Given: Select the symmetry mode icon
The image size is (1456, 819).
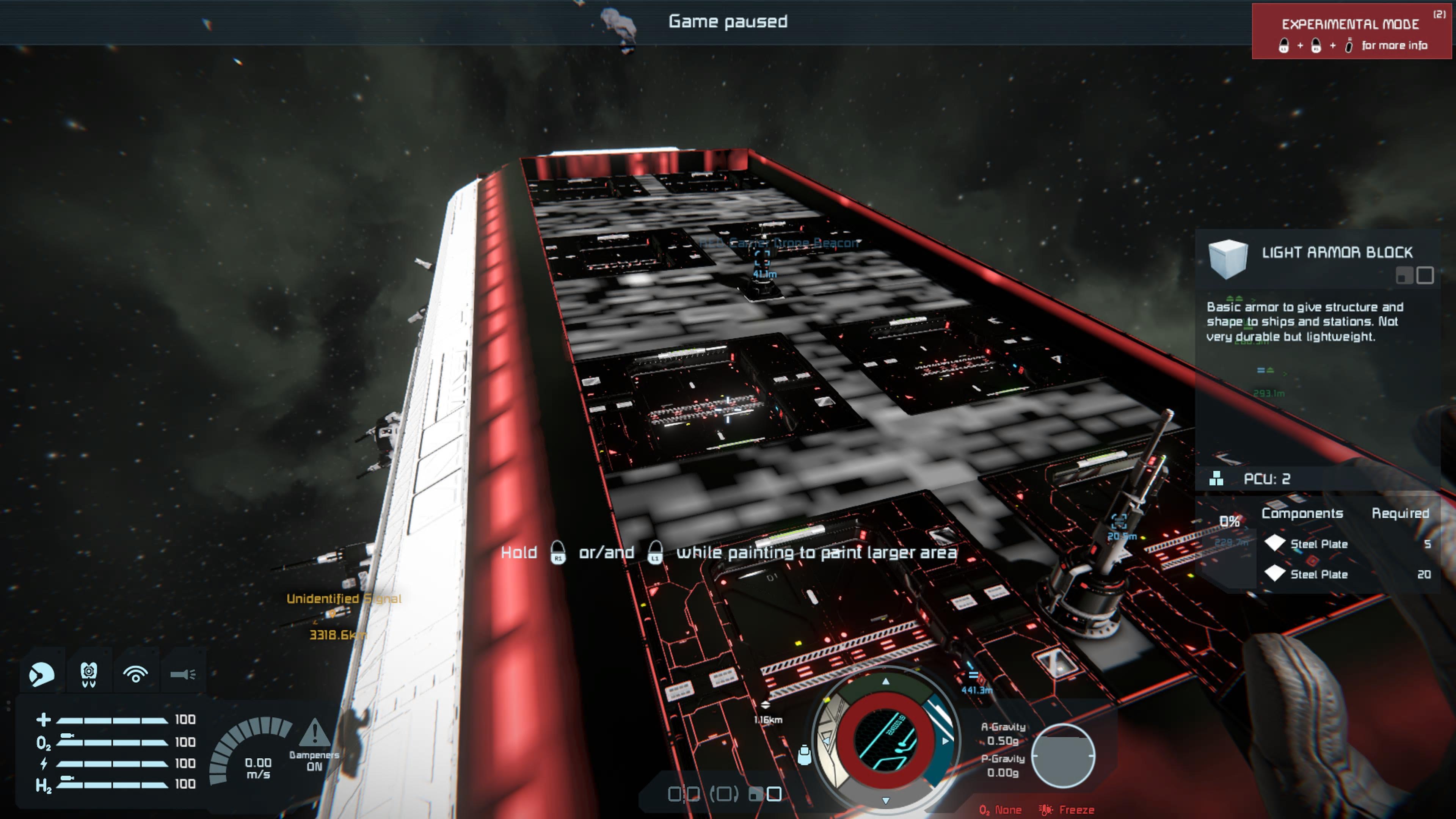Looking at the screenshot, I should click(684, 794).
